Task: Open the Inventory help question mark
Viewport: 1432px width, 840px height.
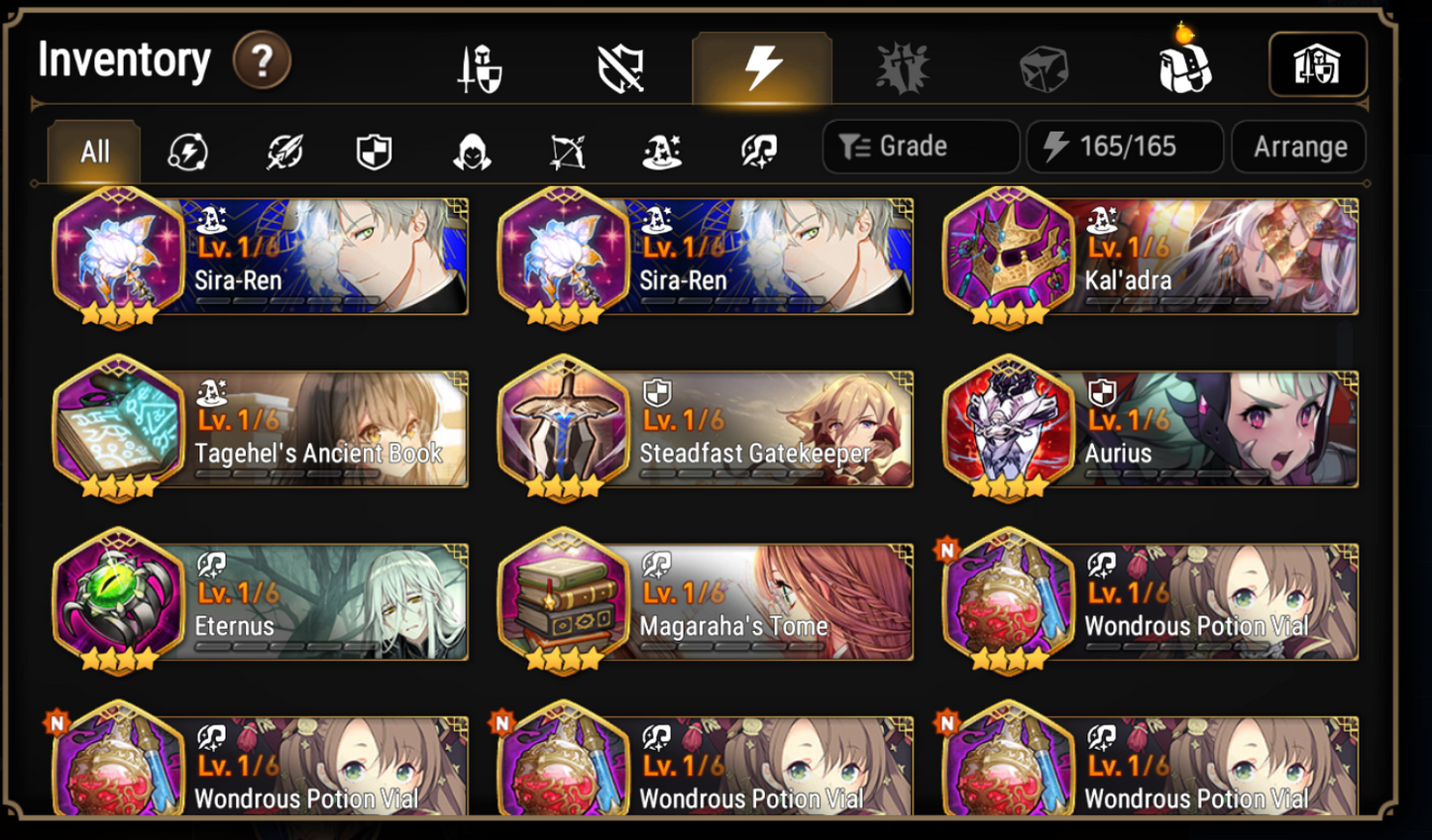Action: [x=260, y=59]
